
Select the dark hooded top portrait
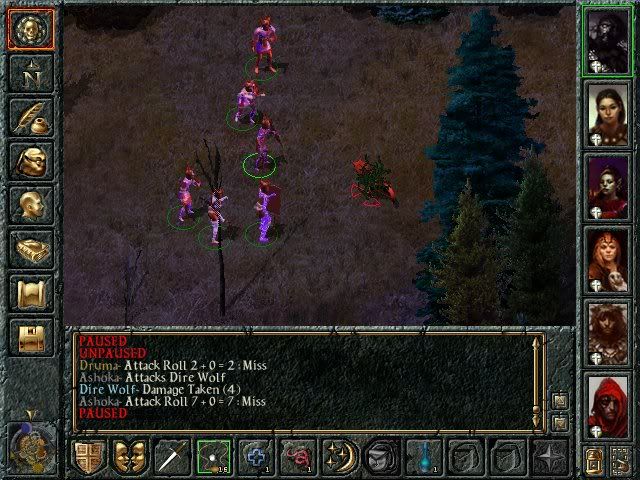[608, 40]
